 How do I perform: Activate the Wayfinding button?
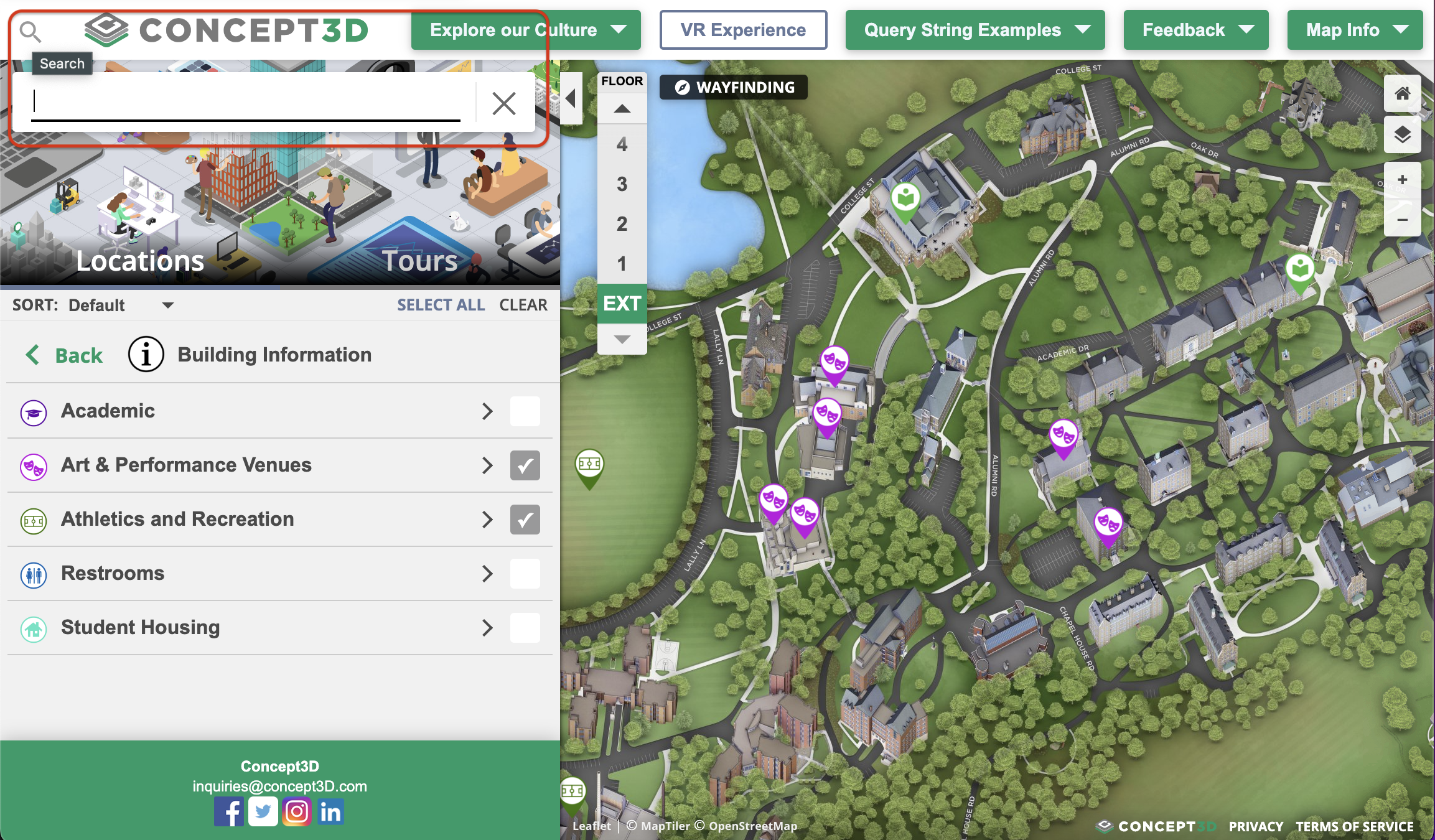(734, 88)
